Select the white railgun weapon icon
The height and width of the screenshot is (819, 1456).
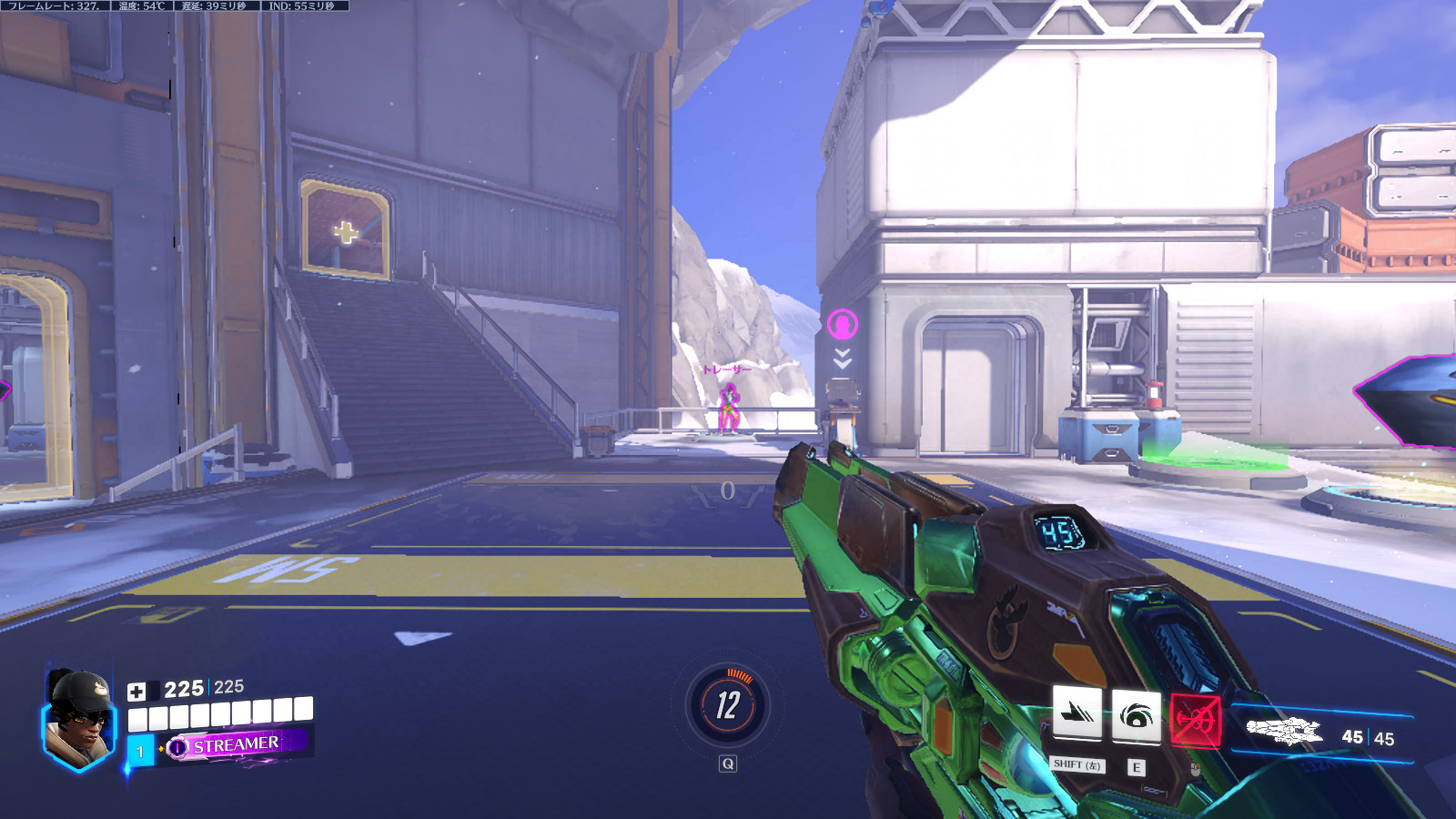1283,730
